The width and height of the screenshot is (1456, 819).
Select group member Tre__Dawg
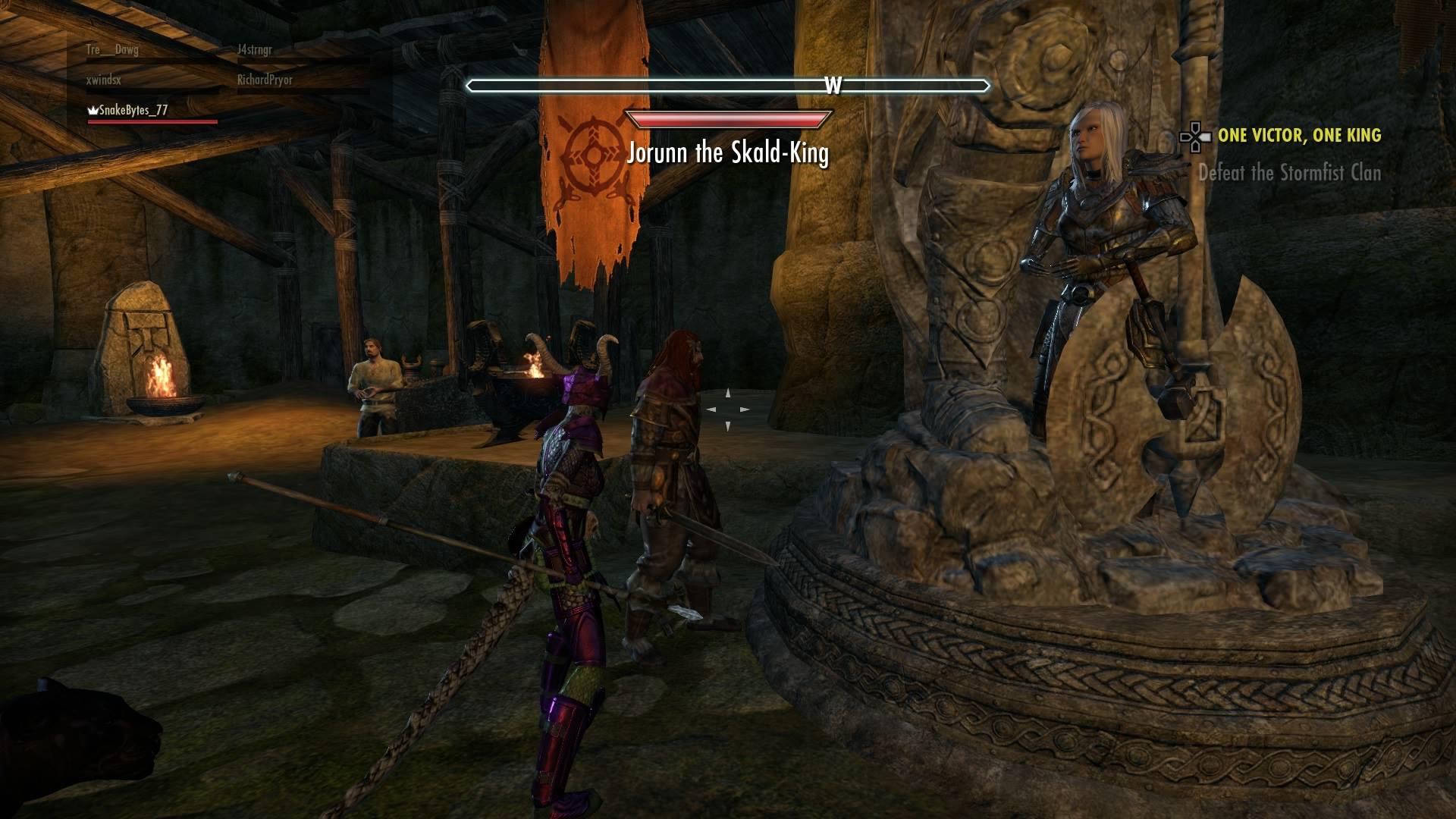click(112, 50)
